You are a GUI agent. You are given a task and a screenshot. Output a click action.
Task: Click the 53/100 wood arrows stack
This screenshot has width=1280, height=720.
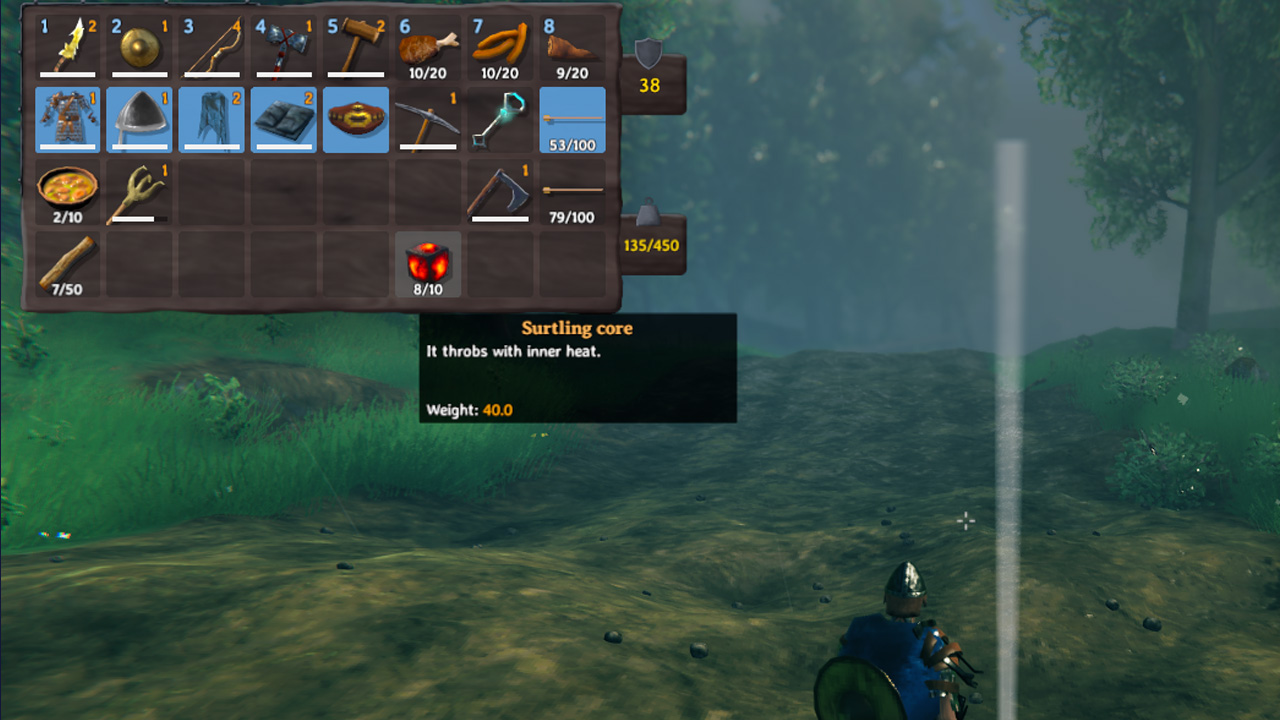pyautogui.click(x=571, y=120)
